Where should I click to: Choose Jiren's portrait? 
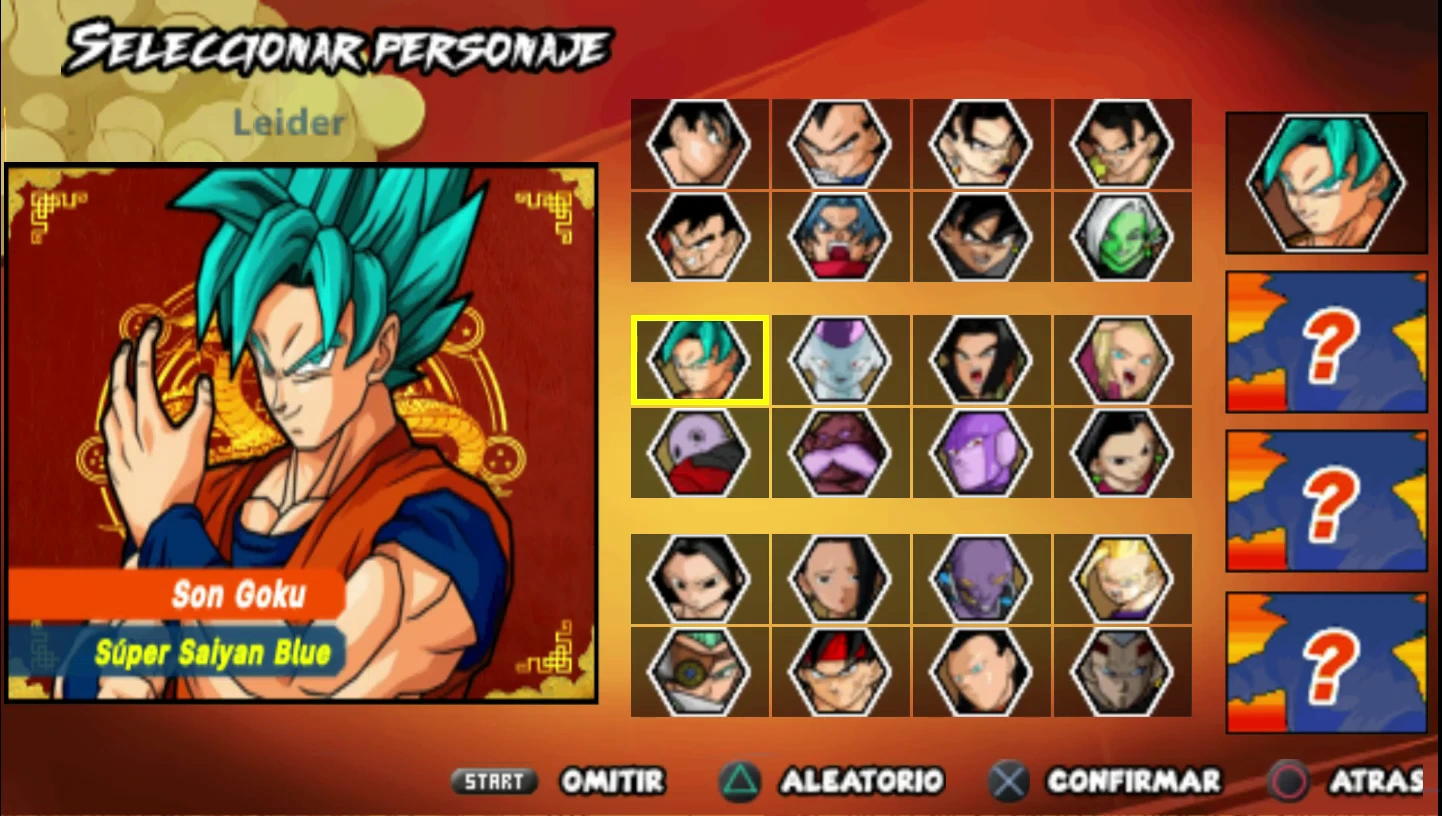(x=699, y=452)
